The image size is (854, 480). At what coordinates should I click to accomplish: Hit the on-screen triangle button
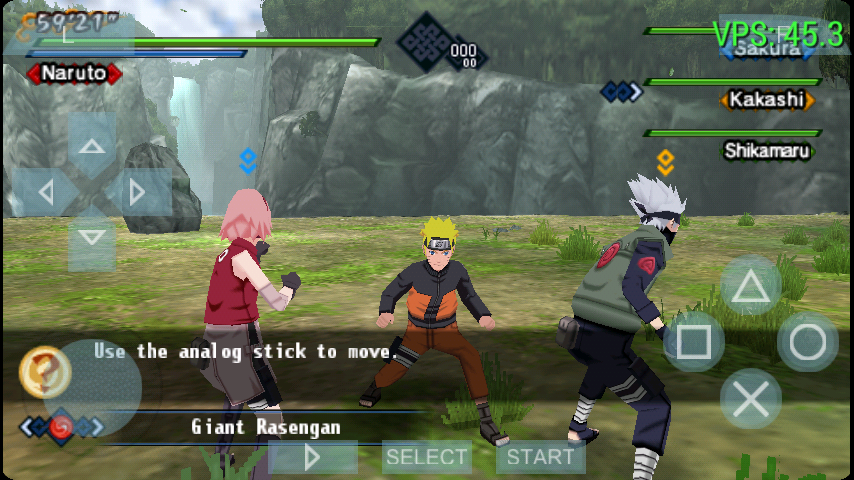coord(751,286)
